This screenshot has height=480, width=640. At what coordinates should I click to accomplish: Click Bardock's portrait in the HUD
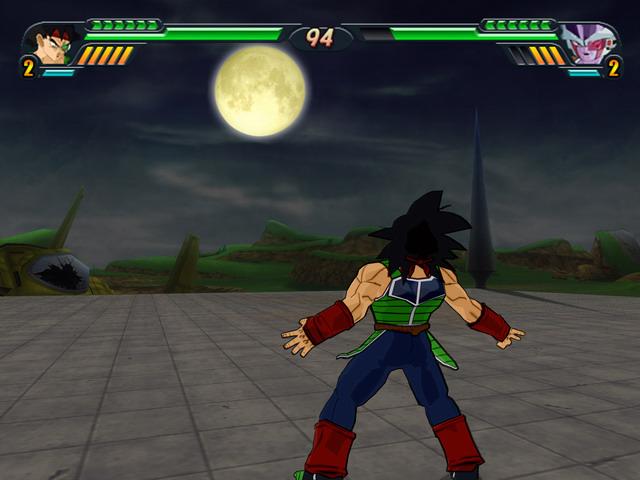pos(52,44)
